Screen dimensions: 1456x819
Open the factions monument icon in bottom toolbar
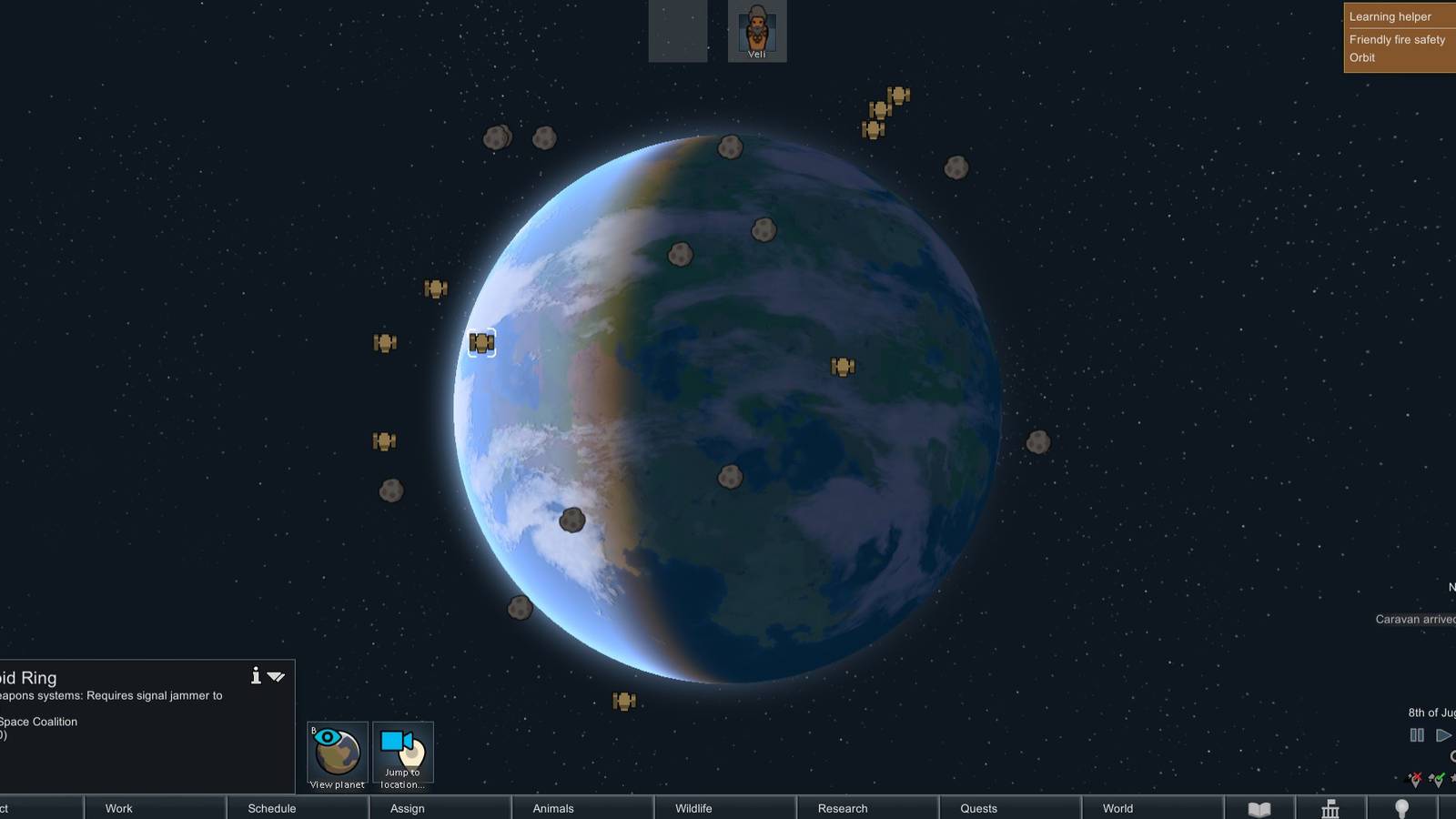tap(1330, 807)
